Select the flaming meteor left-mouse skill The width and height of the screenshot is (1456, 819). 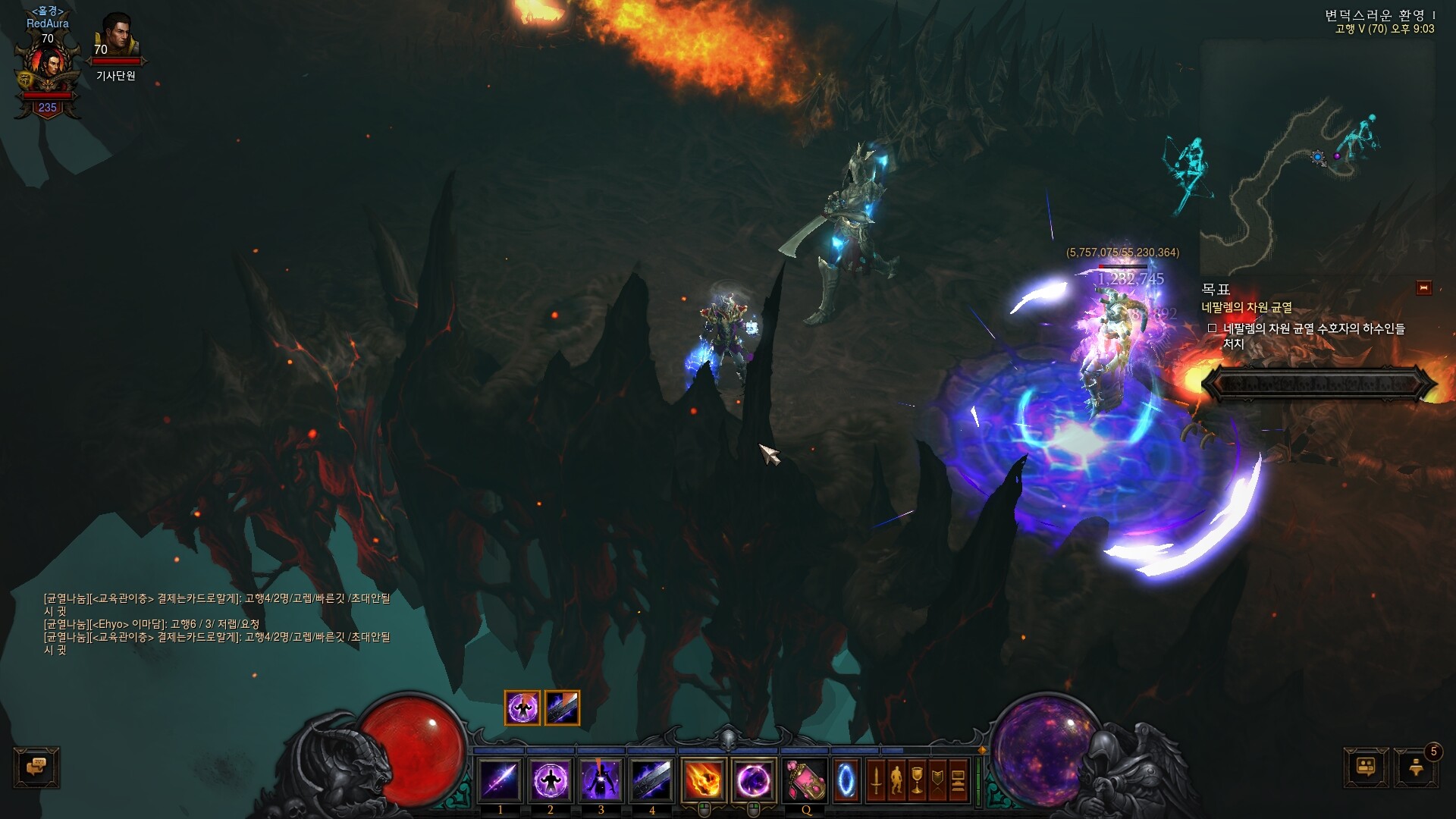(x=703, y=780)
